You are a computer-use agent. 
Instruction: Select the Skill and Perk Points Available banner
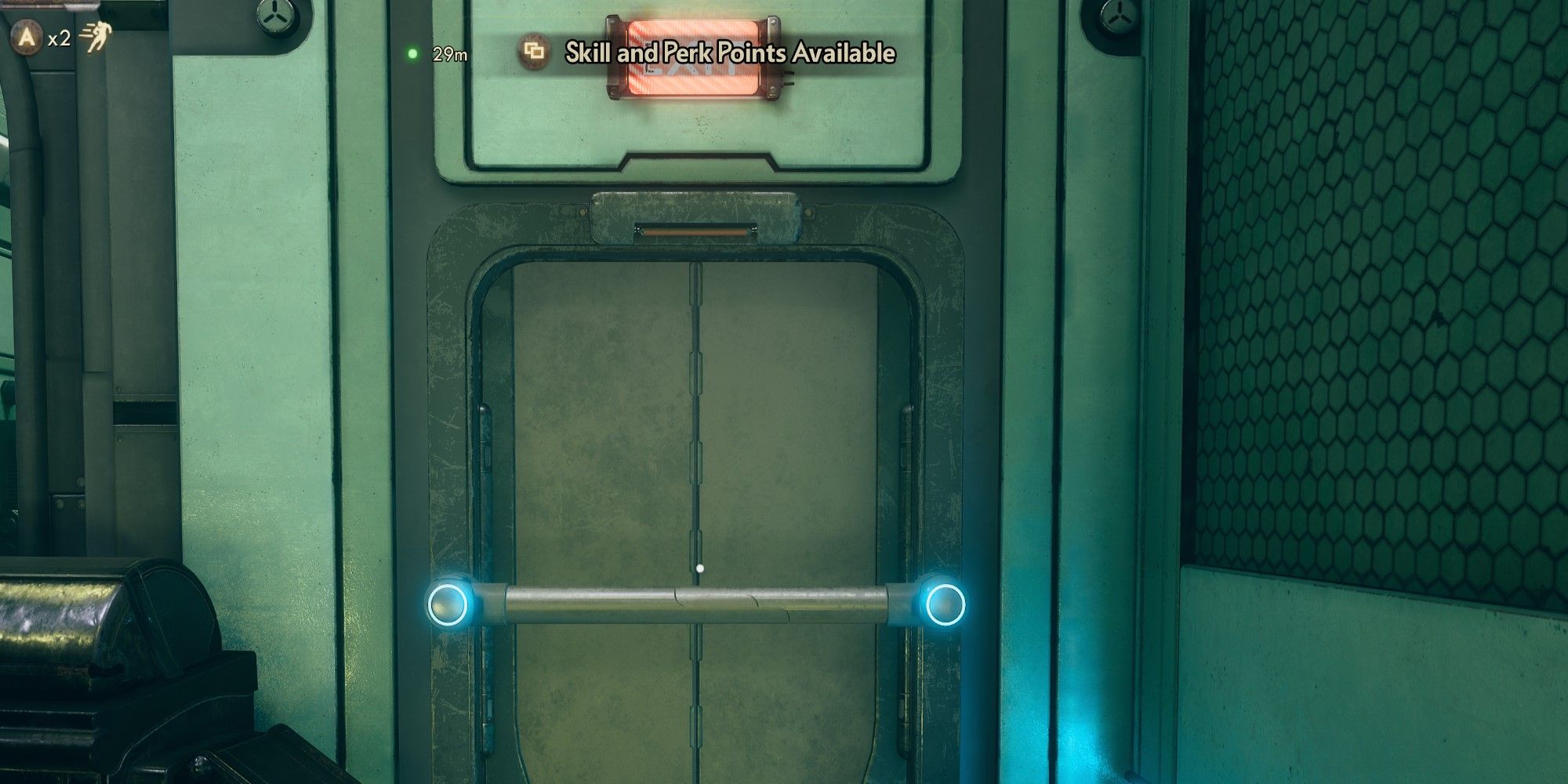point(728,55)
